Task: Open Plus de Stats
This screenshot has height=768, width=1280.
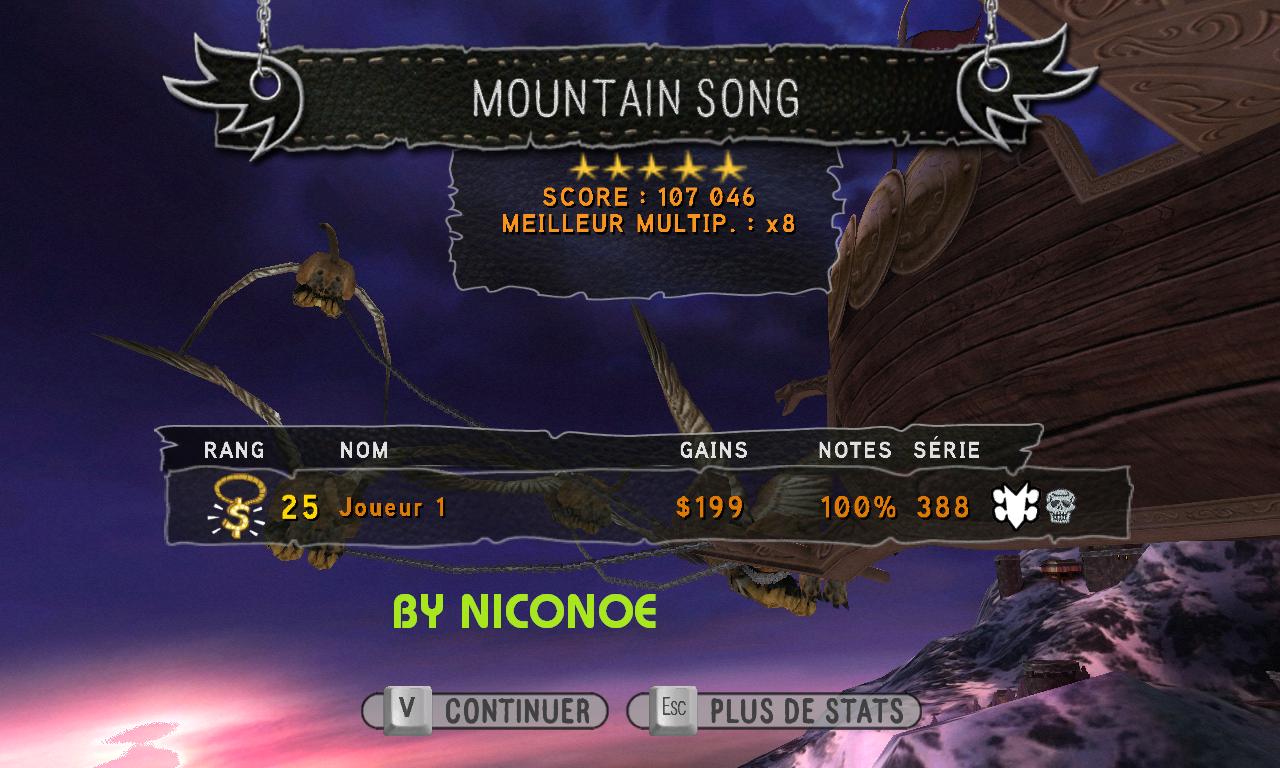Action: pos(773,711)
